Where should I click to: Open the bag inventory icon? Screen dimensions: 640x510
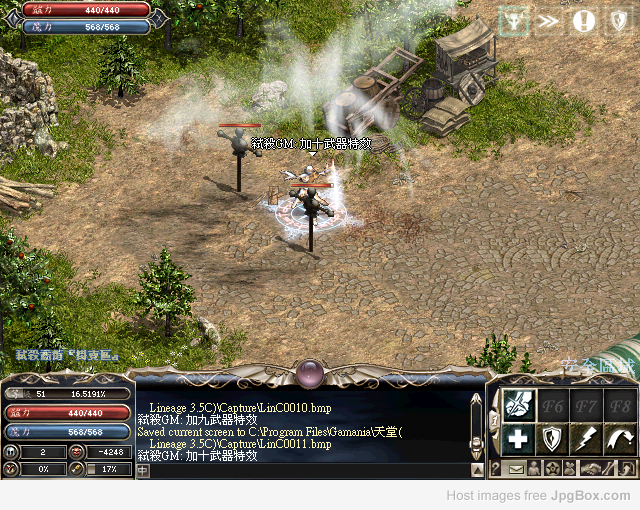coord(570,468)
